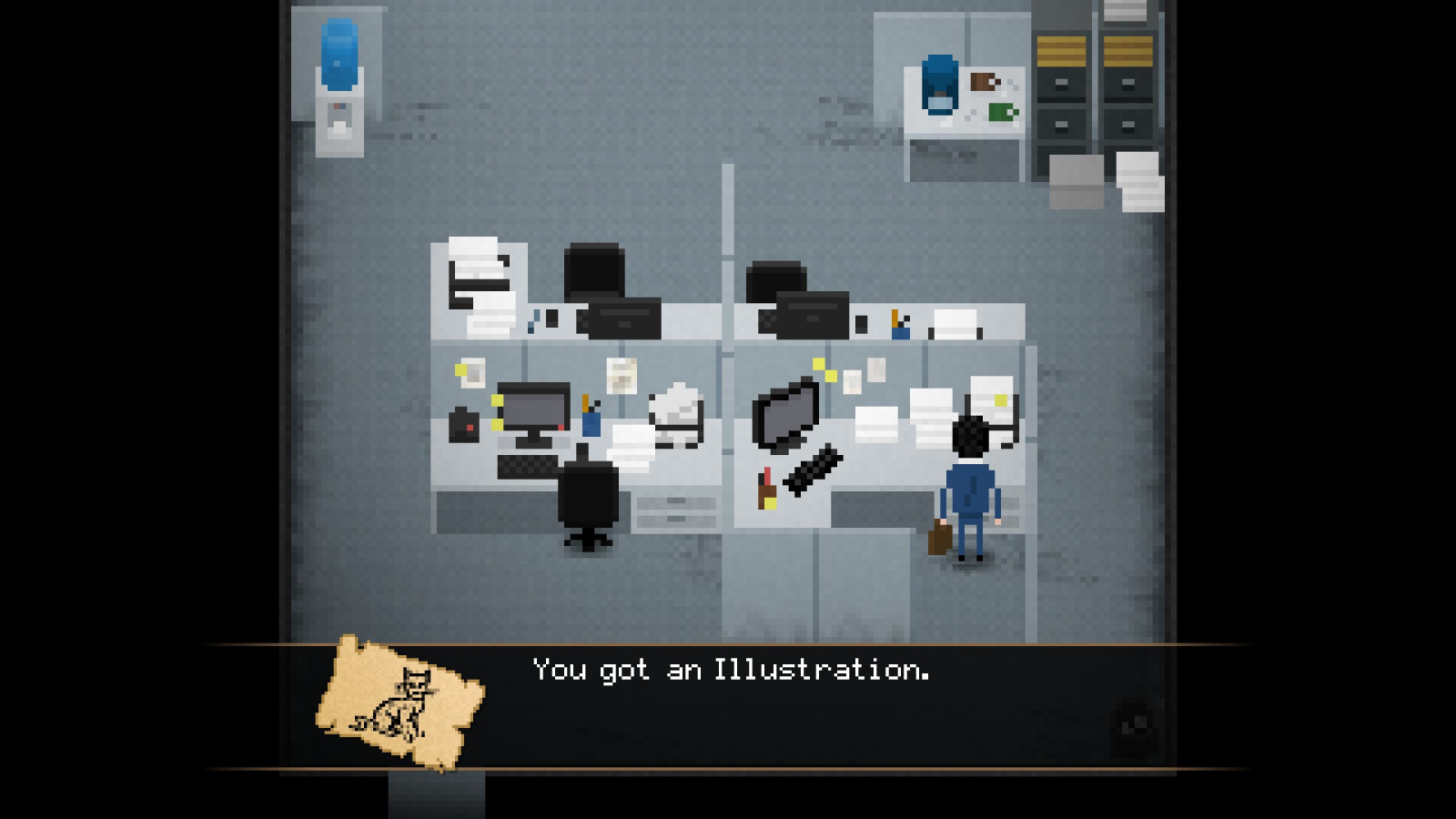Select the blue coffee maker
The height and width of the screenshot is (819, 1456).
pyautogui.click(x=939, y=84)
